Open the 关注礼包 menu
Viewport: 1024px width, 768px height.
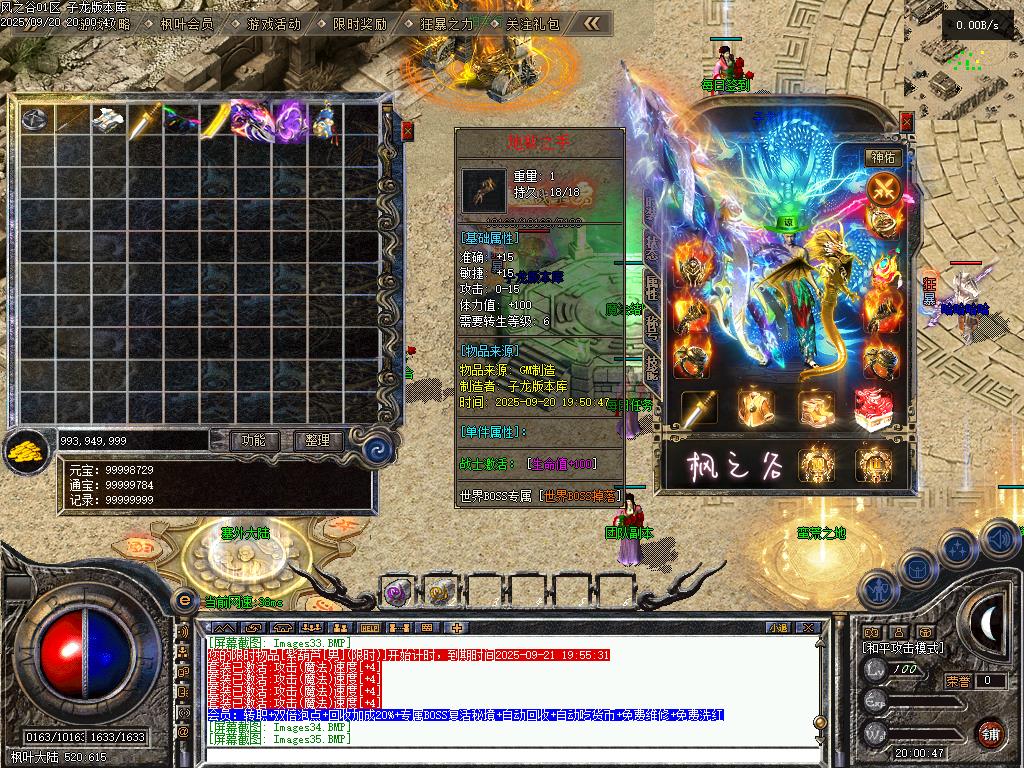[x=532, y=23]
